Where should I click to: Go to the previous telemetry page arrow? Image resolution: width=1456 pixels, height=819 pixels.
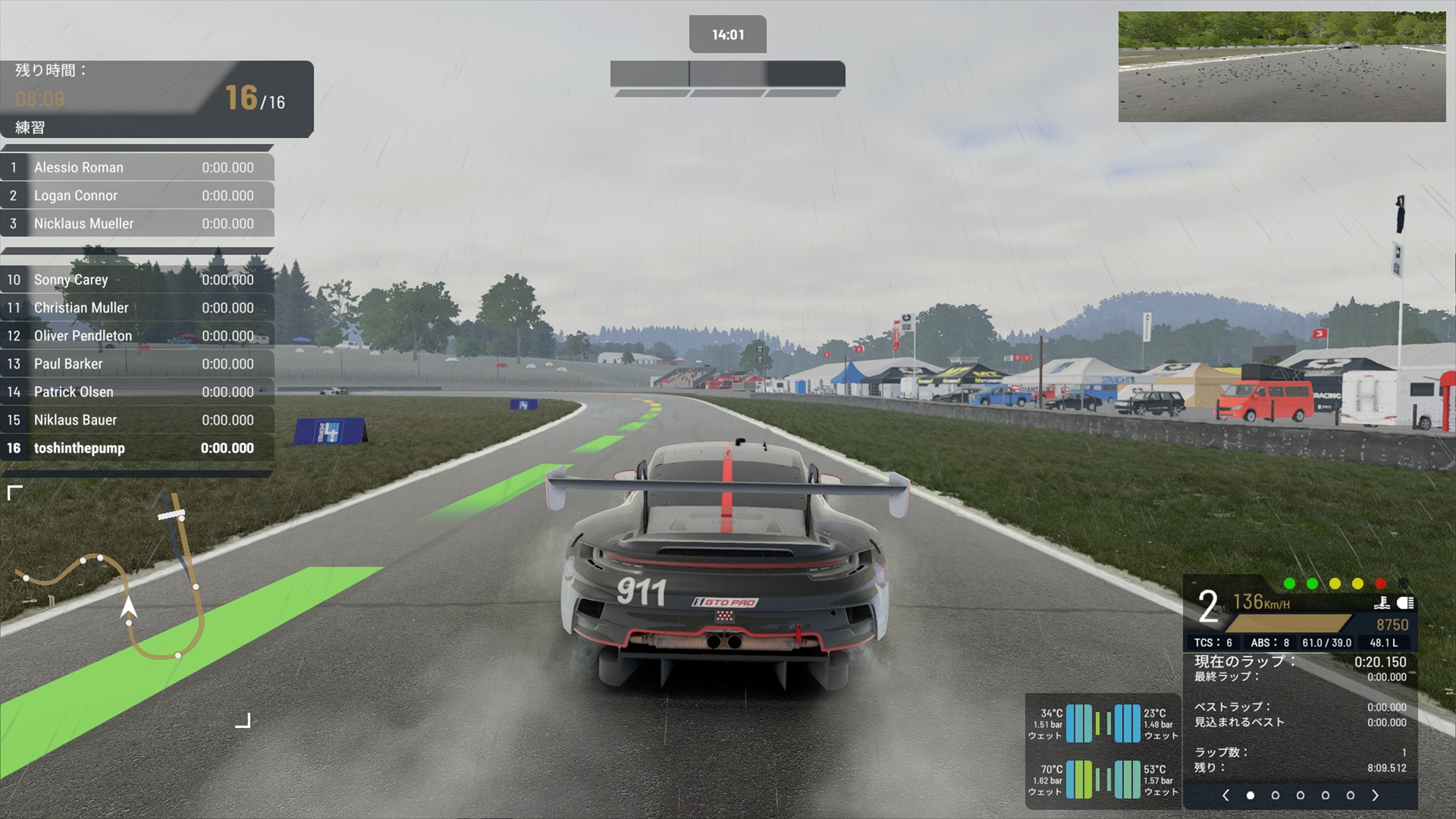pos(1225,795)
